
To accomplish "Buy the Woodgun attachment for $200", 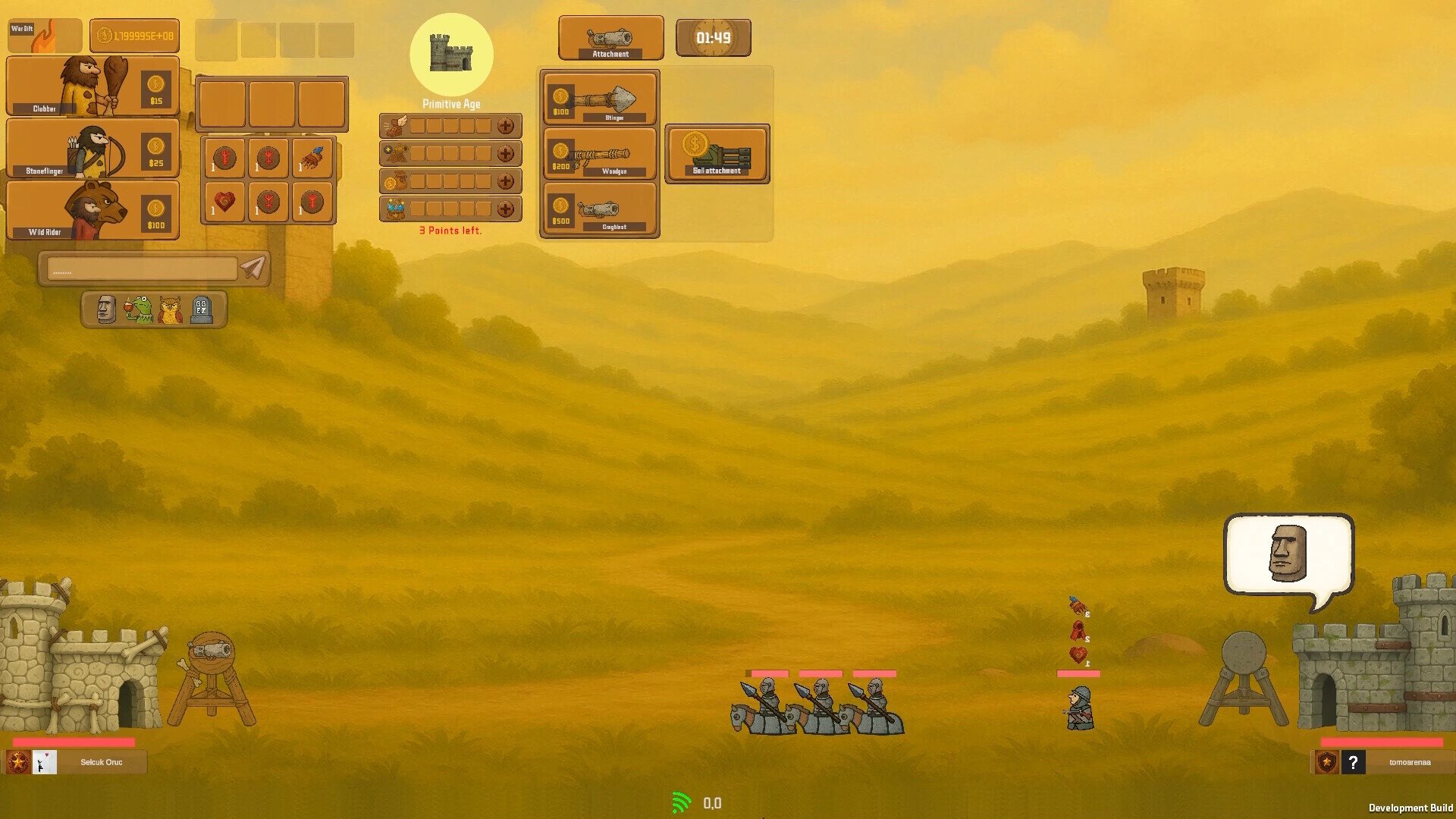I will pyautogui.click(x=600, y=153).
